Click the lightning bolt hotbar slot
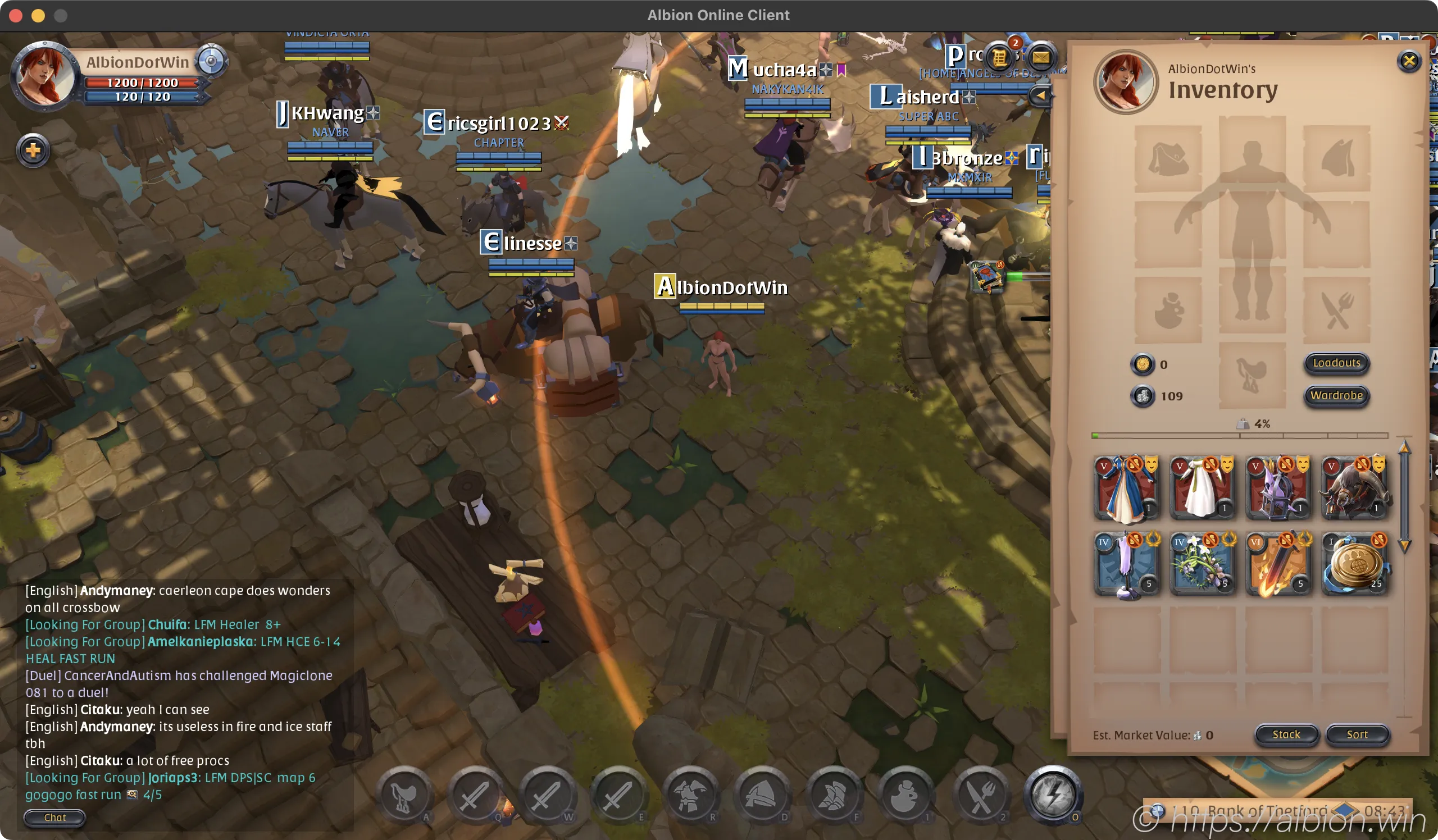 1053,795
